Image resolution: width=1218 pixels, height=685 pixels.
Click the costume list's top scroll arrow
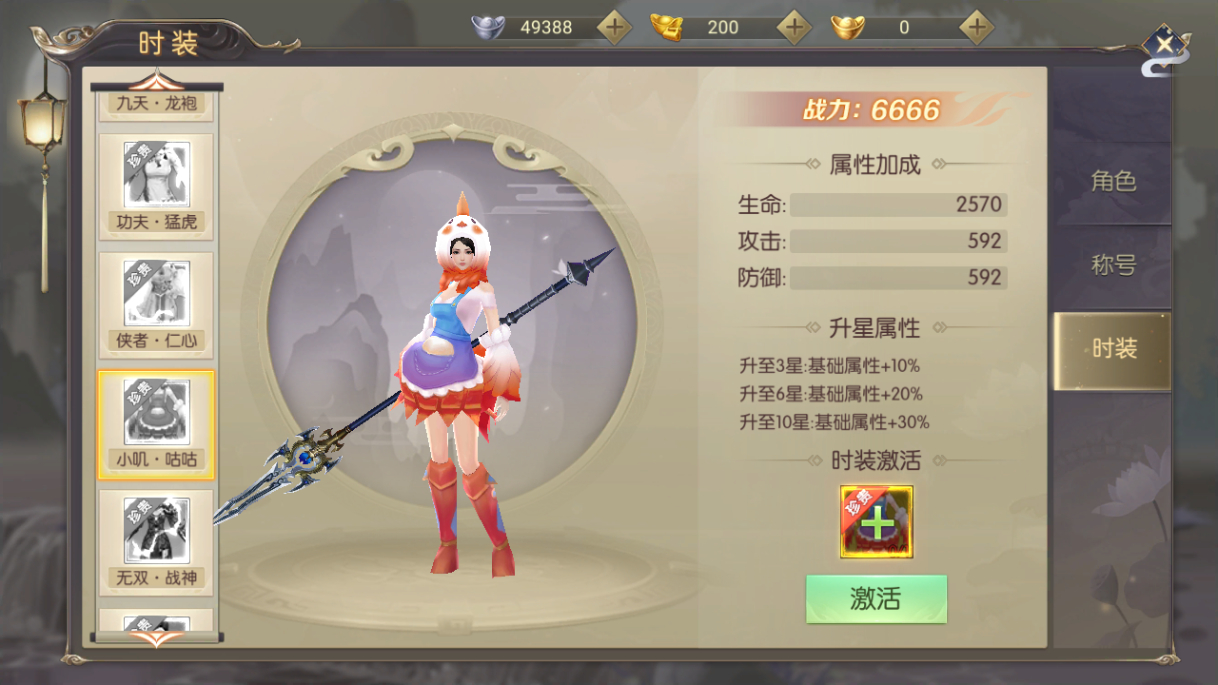tap(156, 81)
